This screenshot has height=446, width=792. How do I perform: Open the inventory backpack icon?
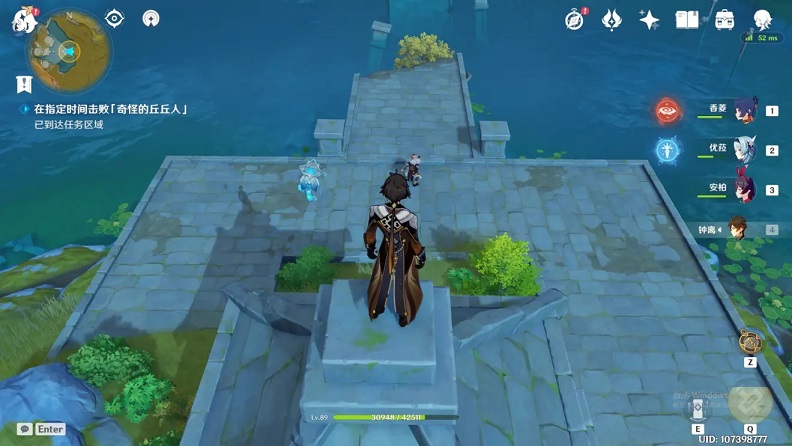tap(724, 20)
